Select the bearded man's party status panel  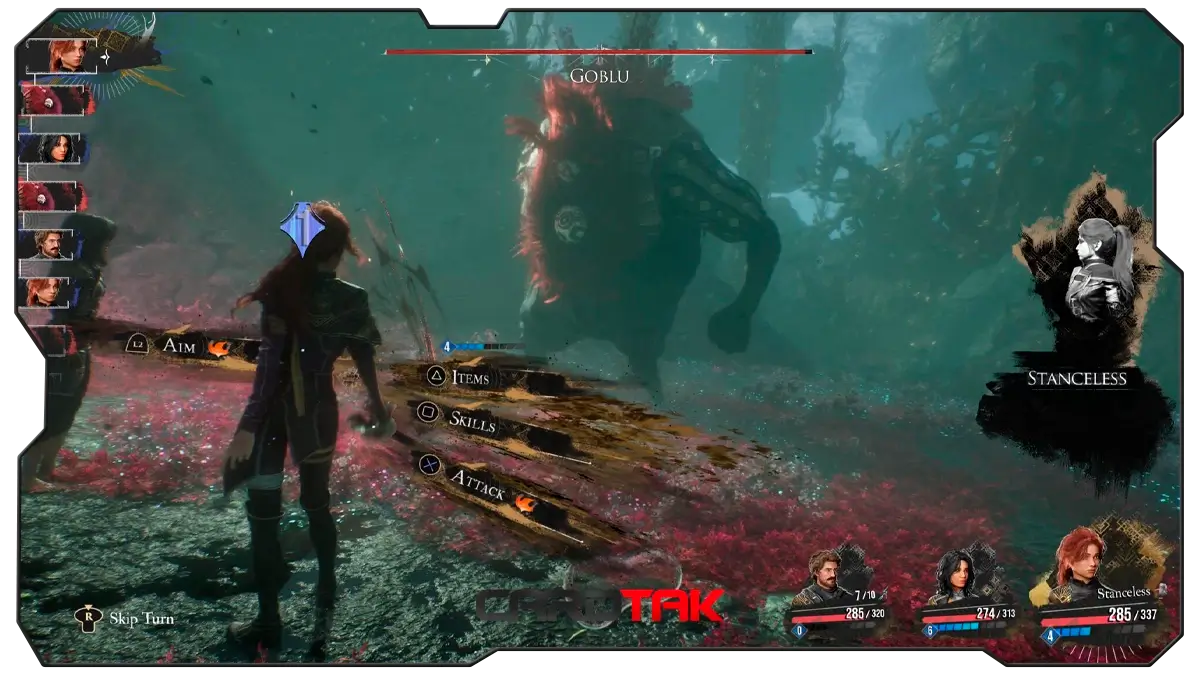tap(838, 596)
